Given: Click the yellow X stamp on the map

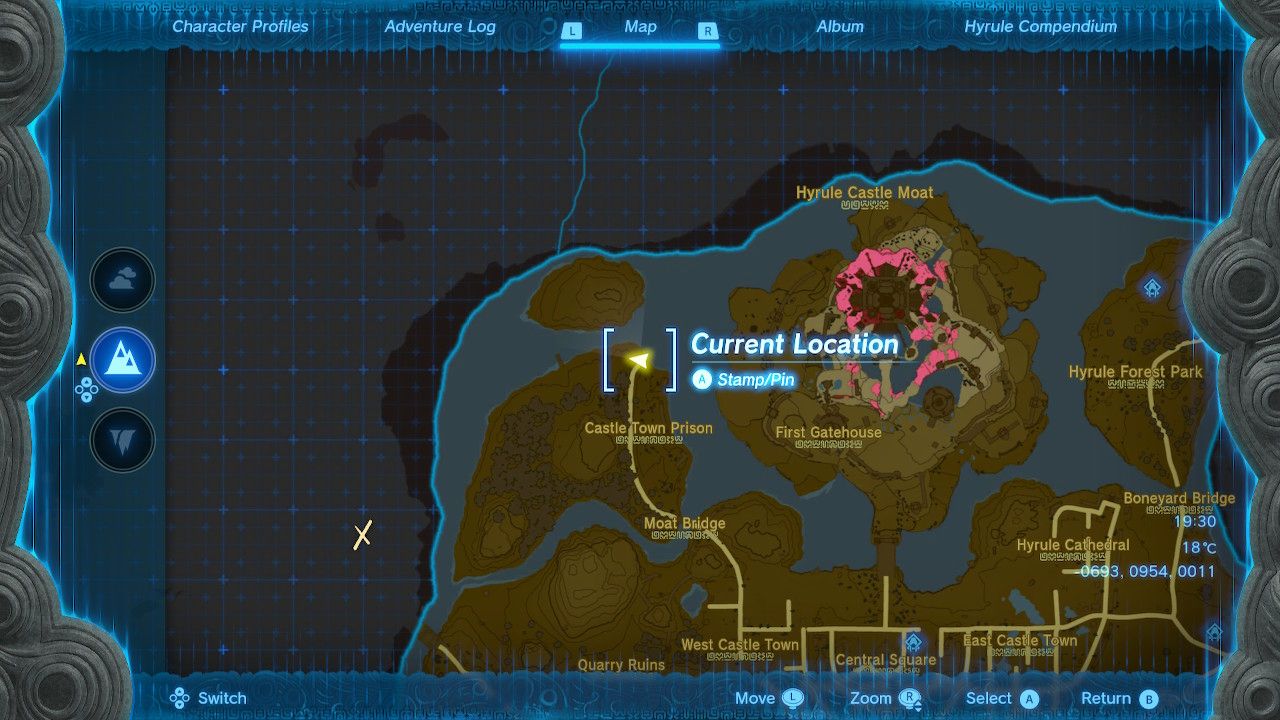Looking at the screenshot, I should [x=361, y=535].
